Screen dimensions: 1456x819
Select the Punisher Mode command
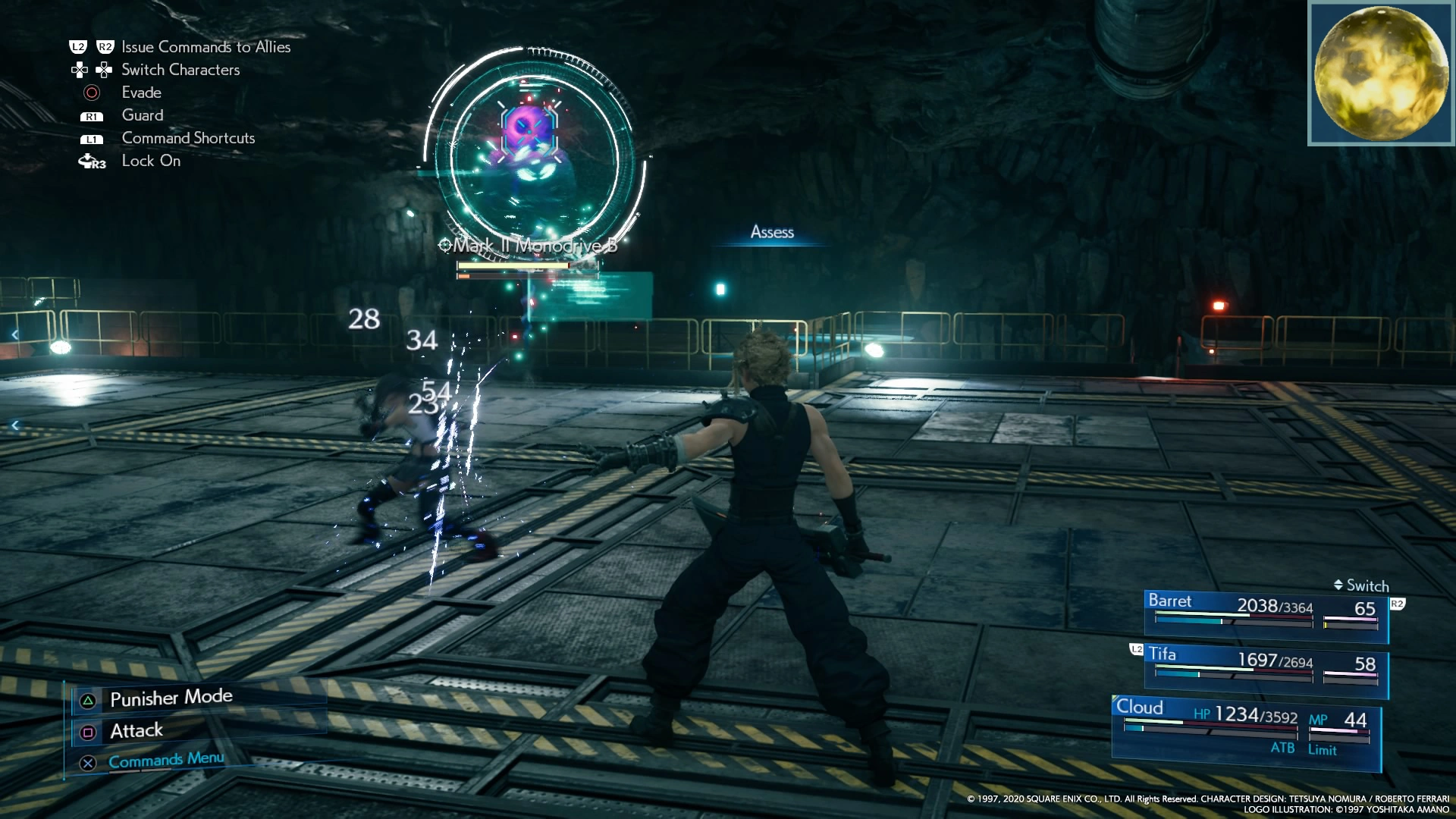[x=171, y=698]
